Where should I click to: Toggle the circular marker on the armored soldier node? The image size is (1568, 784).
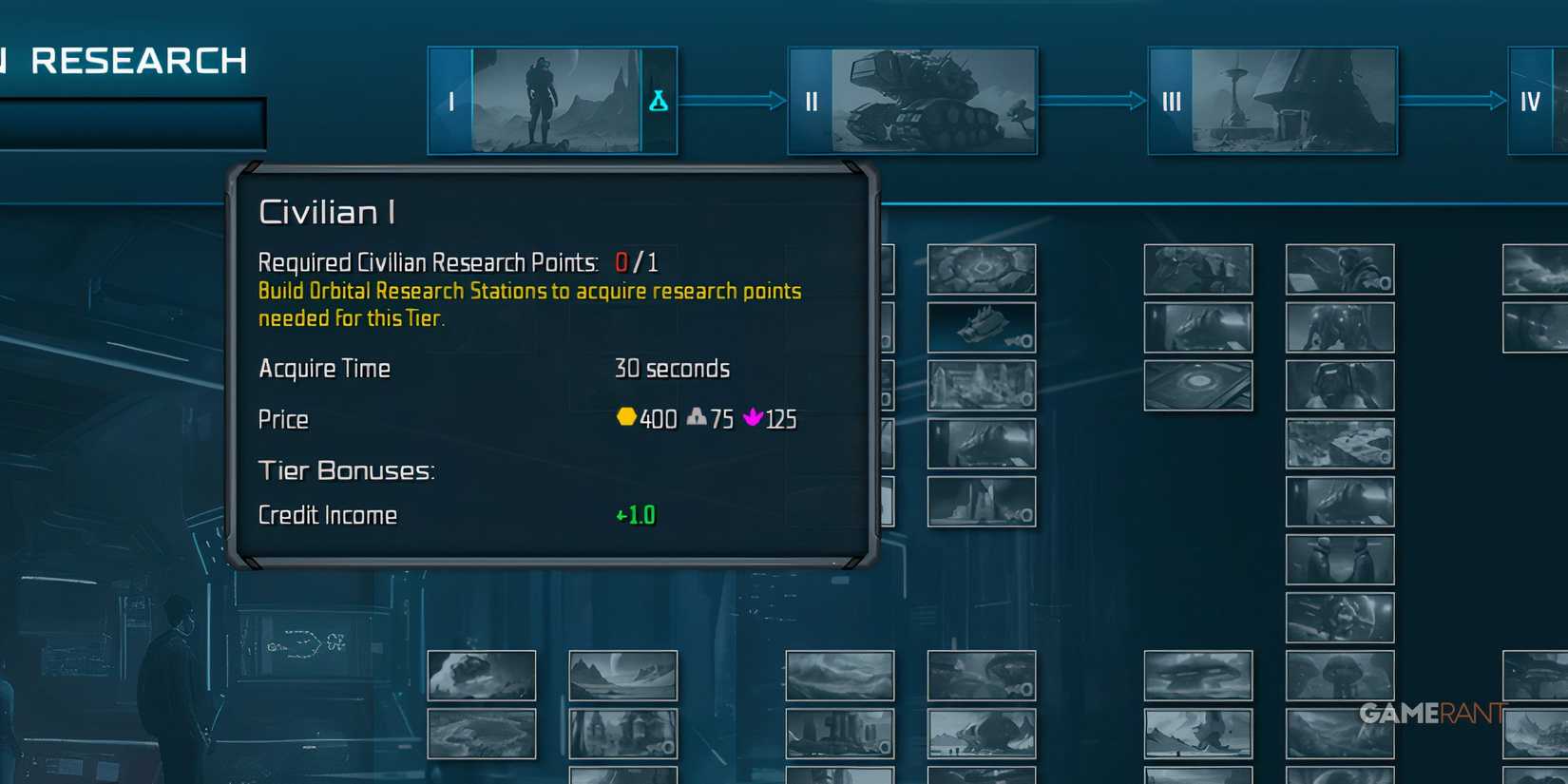point(1383,280)
